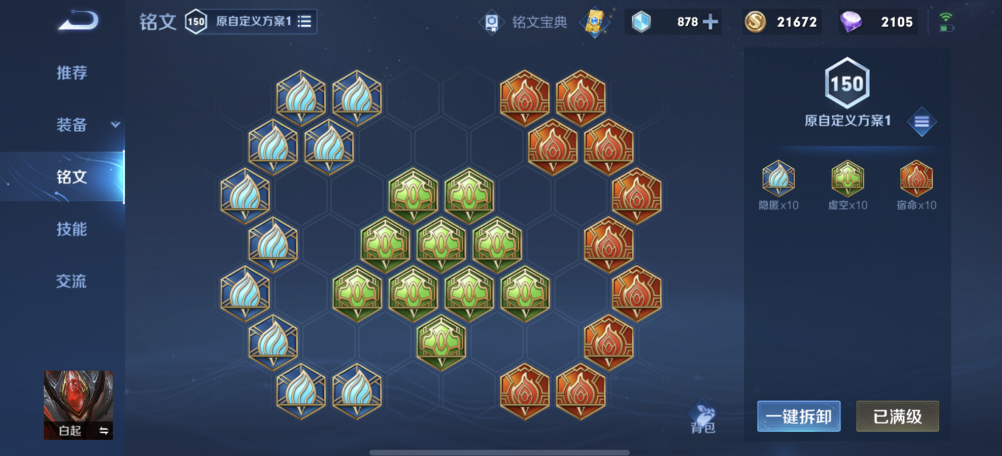This screenshot has width=1002, height=456.
Task: Select the red 宿命 rune summary icon
Action: click(x=916, y=180)
